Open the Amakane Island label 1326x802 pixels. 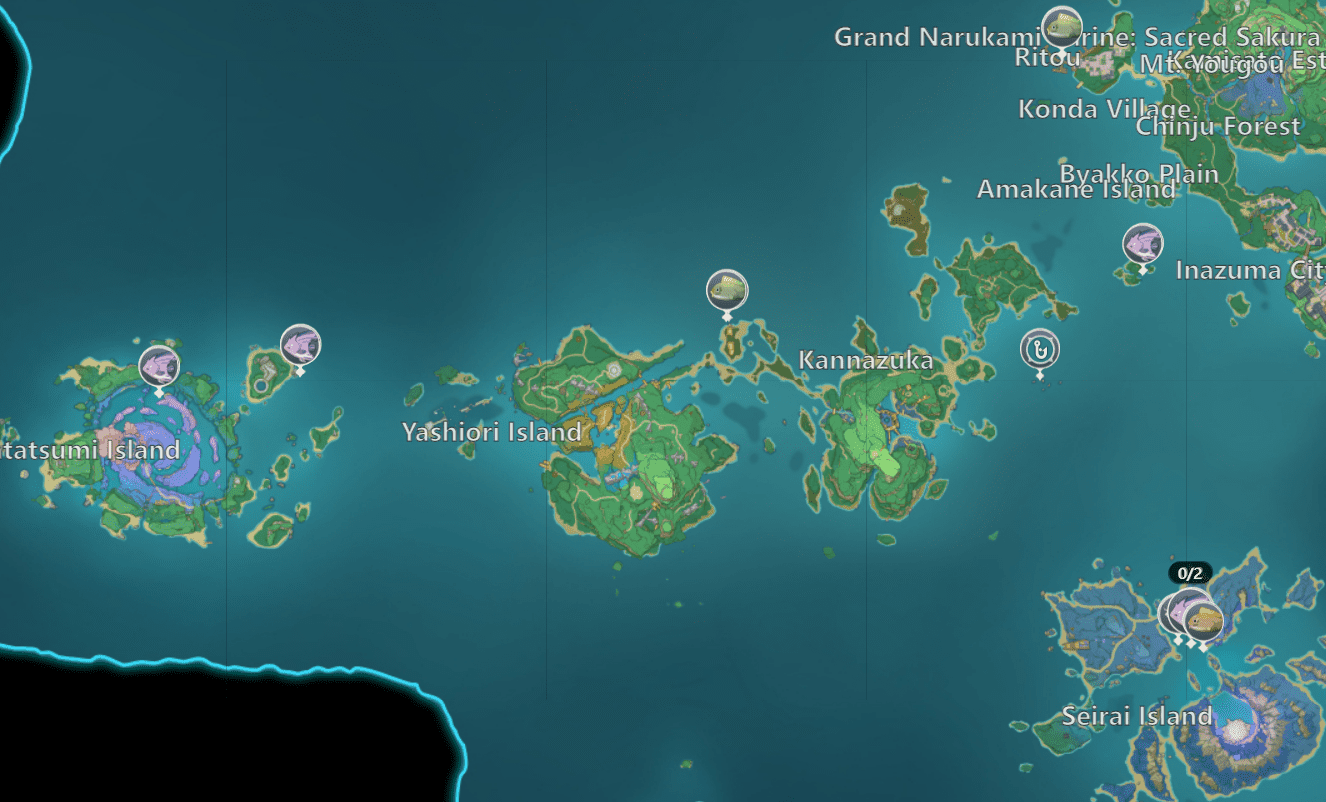pyautogui.click(x=1076, y=190)
